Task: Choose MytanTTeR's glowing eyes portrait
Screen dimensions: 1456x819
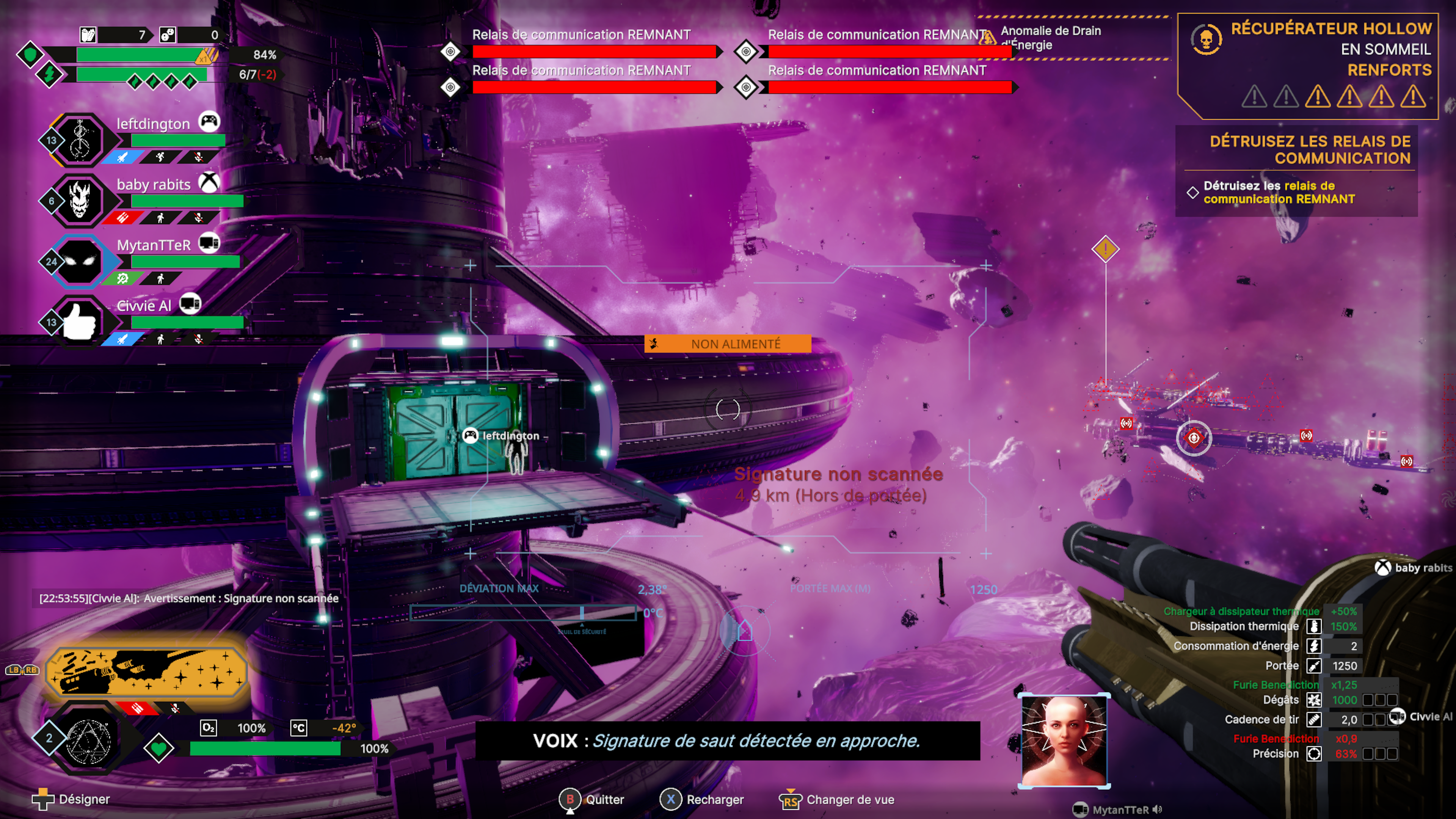Action: click(x=80, y=261)
